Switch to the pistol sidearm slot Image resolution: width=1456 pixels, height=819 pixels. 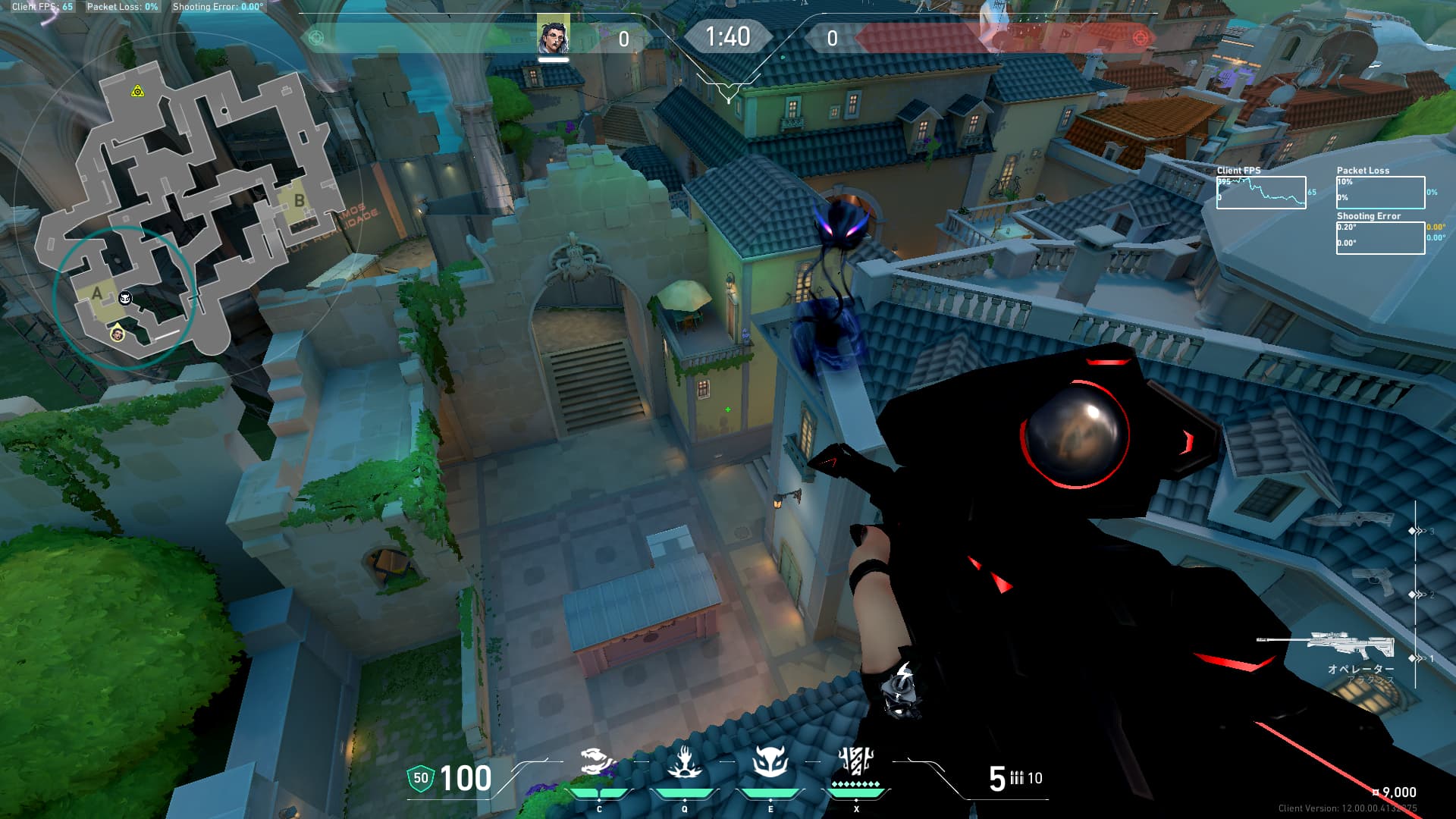click(x=1373, y=582)
